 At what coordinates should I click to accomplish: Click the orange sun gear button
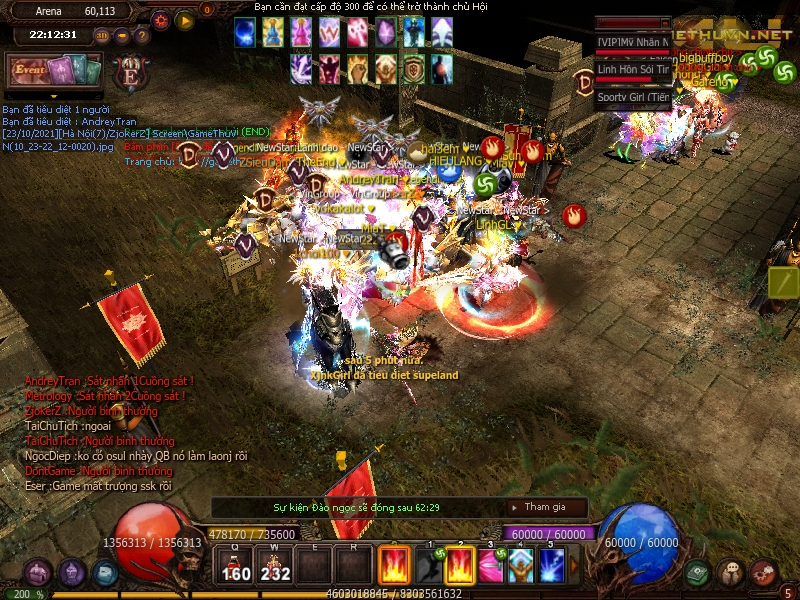tap(161, 20)
